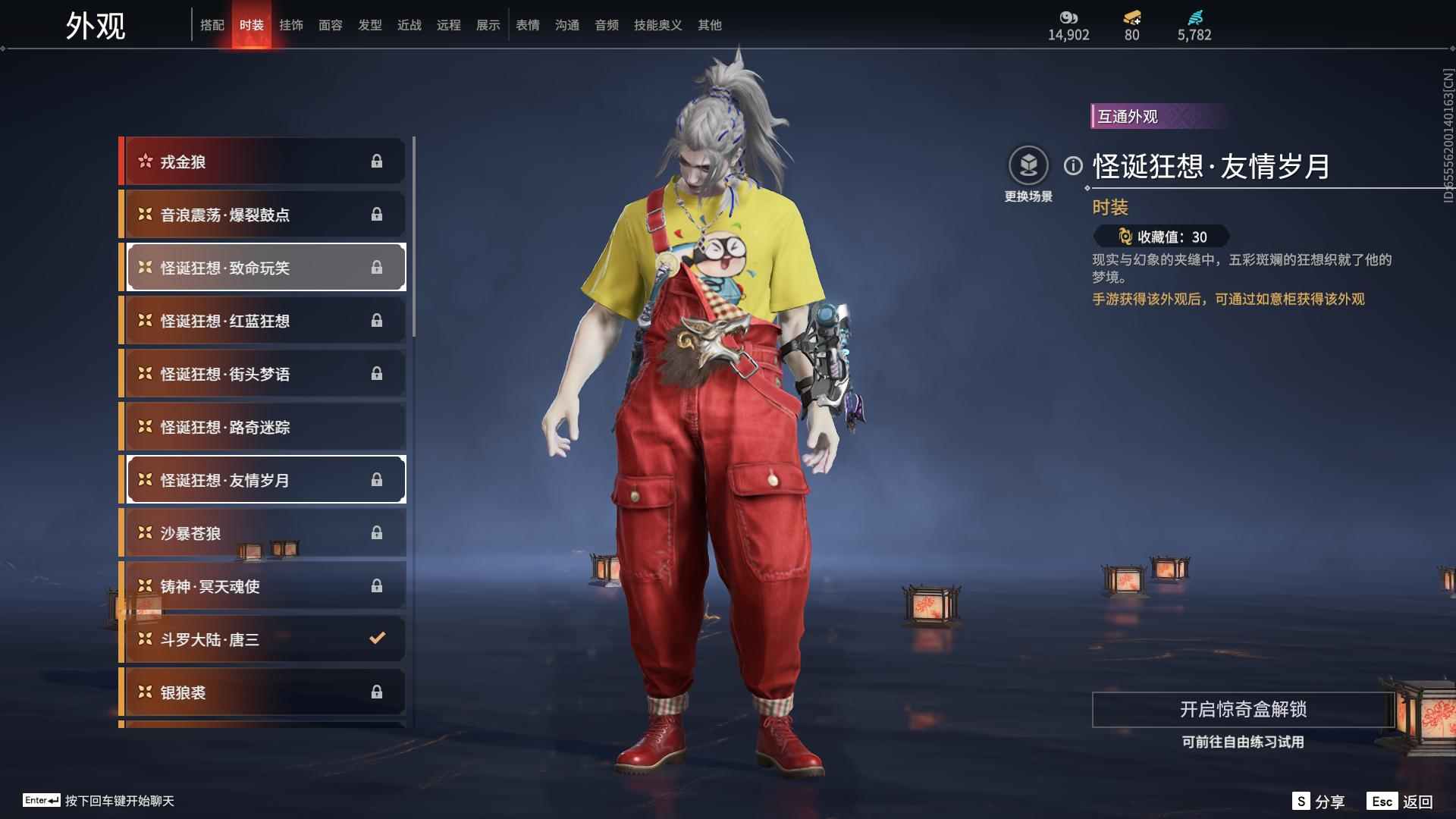Viewport: 1456px width, 819px height.
Task: Switch to the 表情 tab
Action: coord(527,24)
